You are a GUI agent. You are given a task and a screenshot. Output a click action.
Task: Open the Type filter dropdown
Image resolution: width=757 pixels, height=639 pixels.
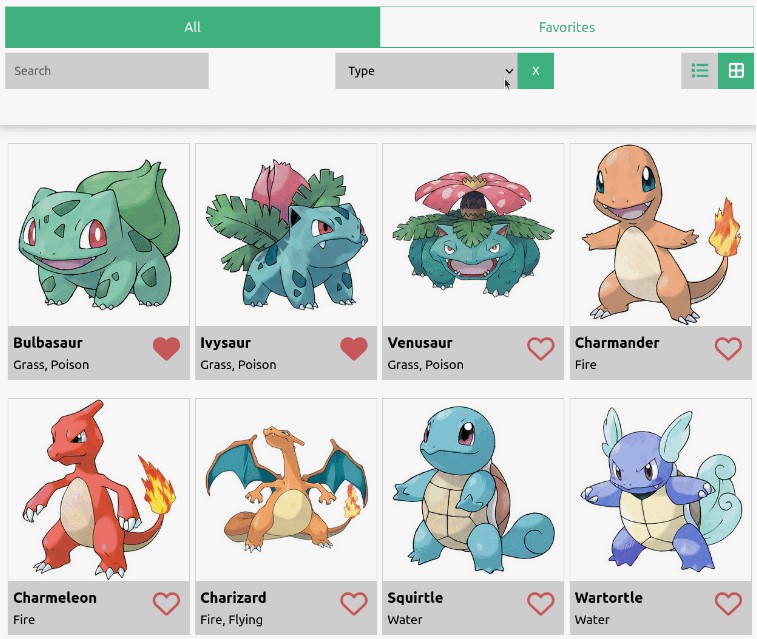tap(426, 71)
